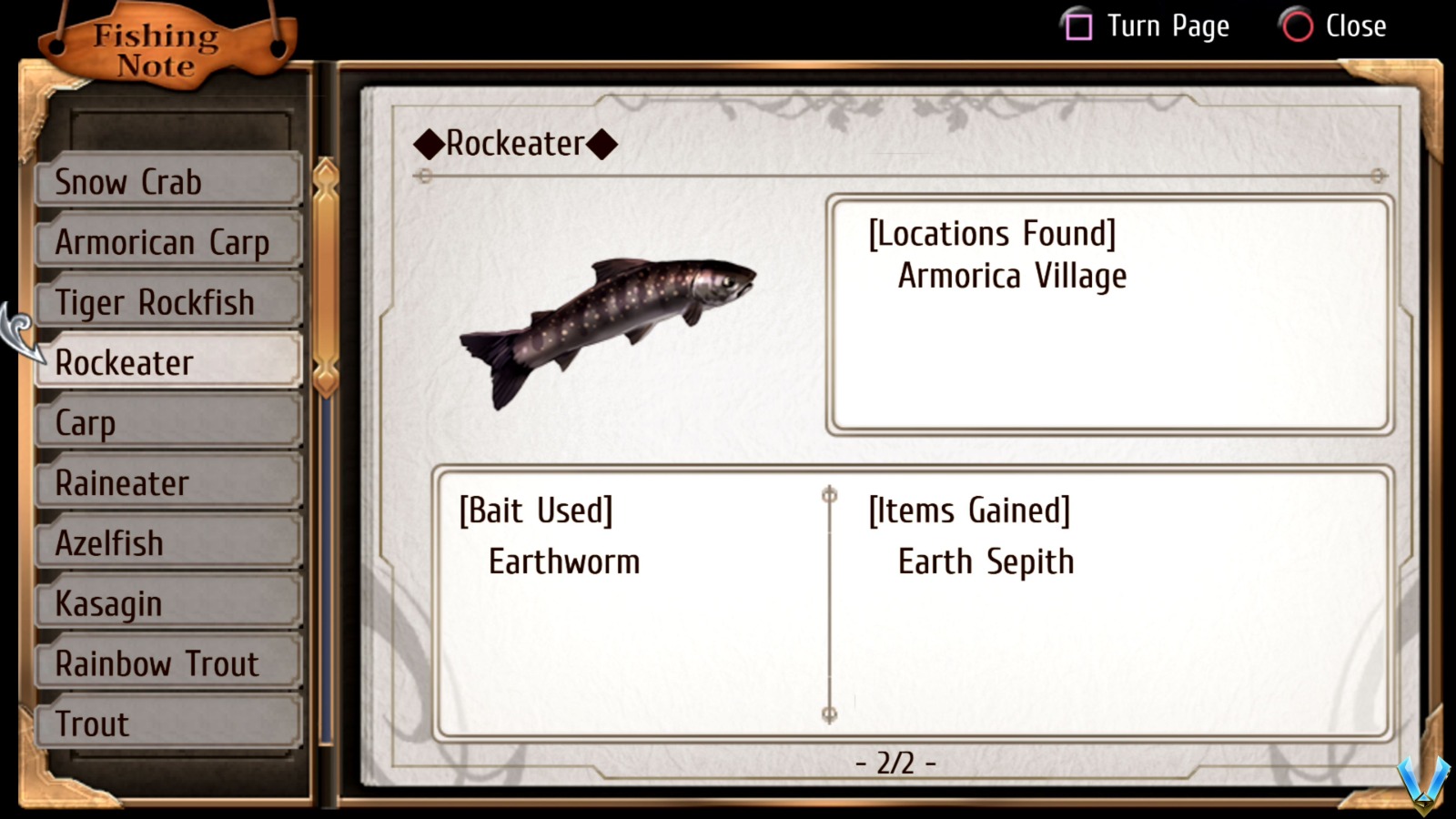Select the Kasagin entry
This screenshot has width=1456, height=819.
click(x=168, y=602)
